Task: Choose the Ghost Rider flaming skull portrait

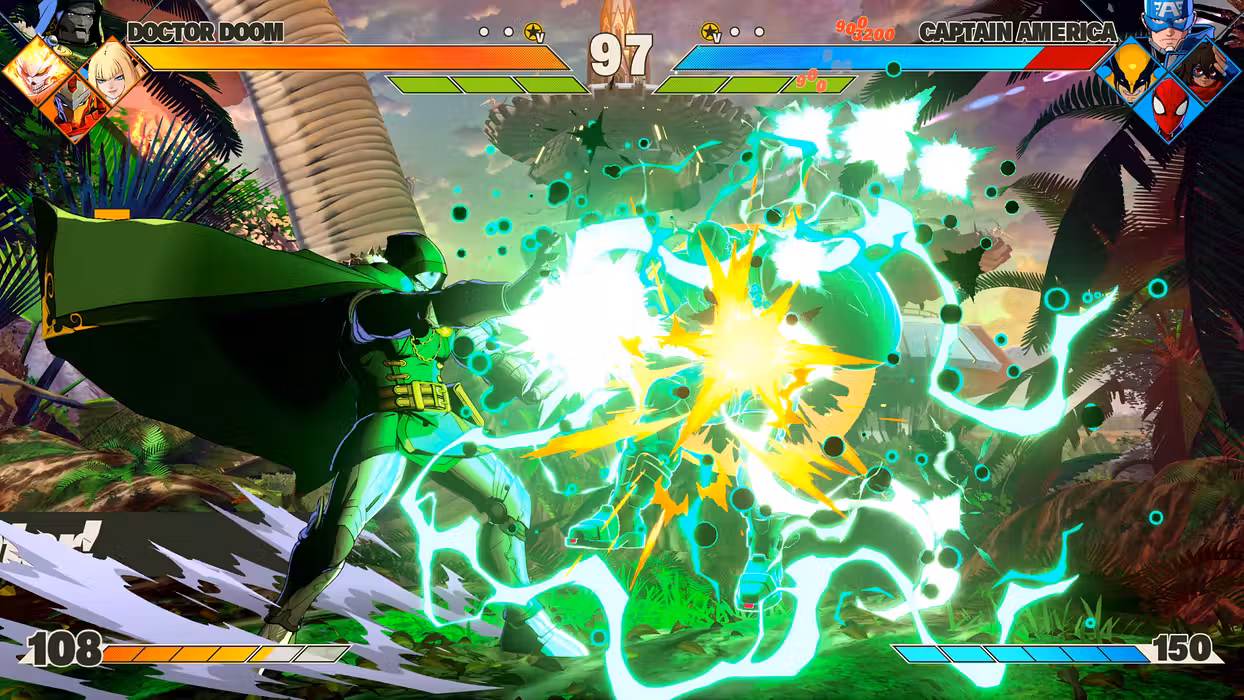Action: (38, 72)
